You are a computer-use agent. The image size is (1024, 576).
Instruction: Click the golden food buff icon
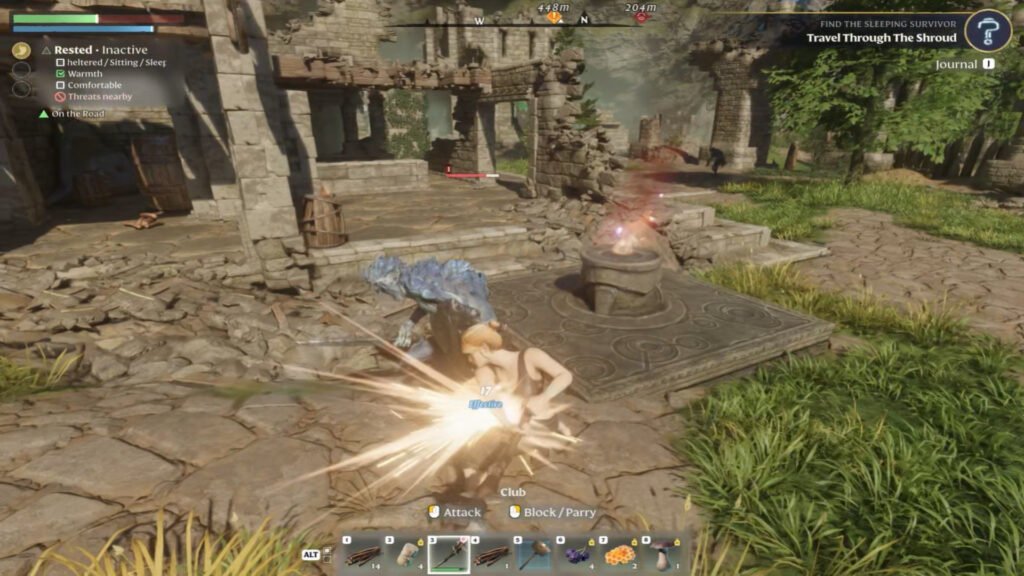(21, 50)
